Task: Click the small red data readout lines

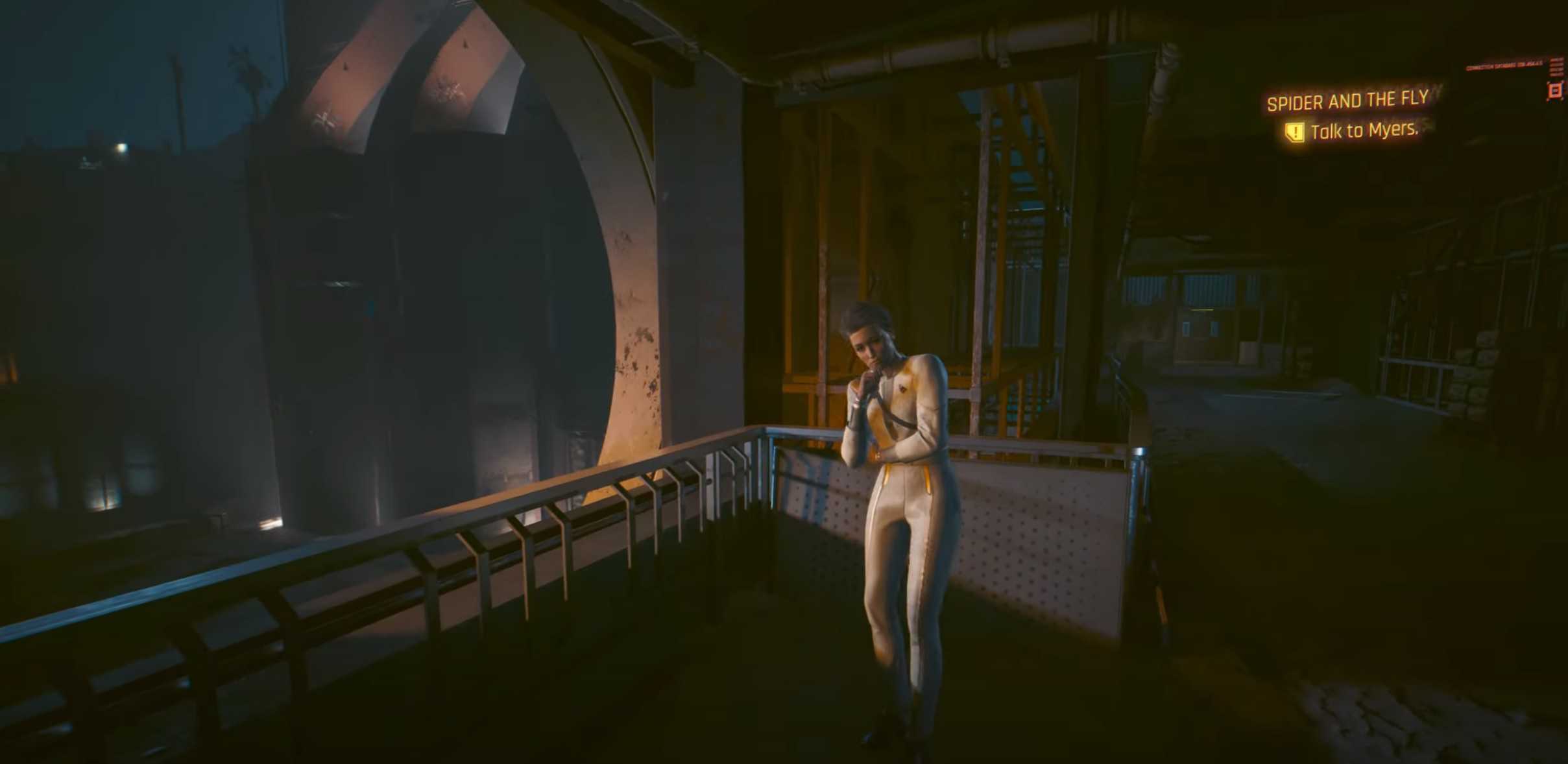Action: pyautogui.click(x=1558, y=67)
